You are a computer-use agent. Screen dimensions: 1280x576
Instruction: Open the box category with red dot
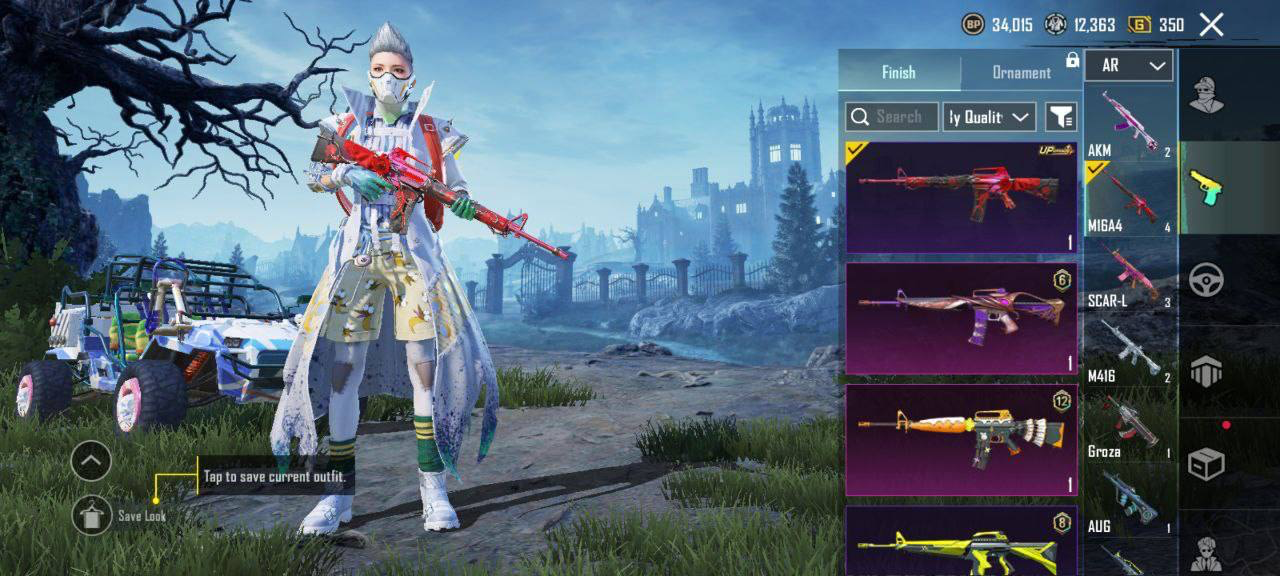[1207, 463]
